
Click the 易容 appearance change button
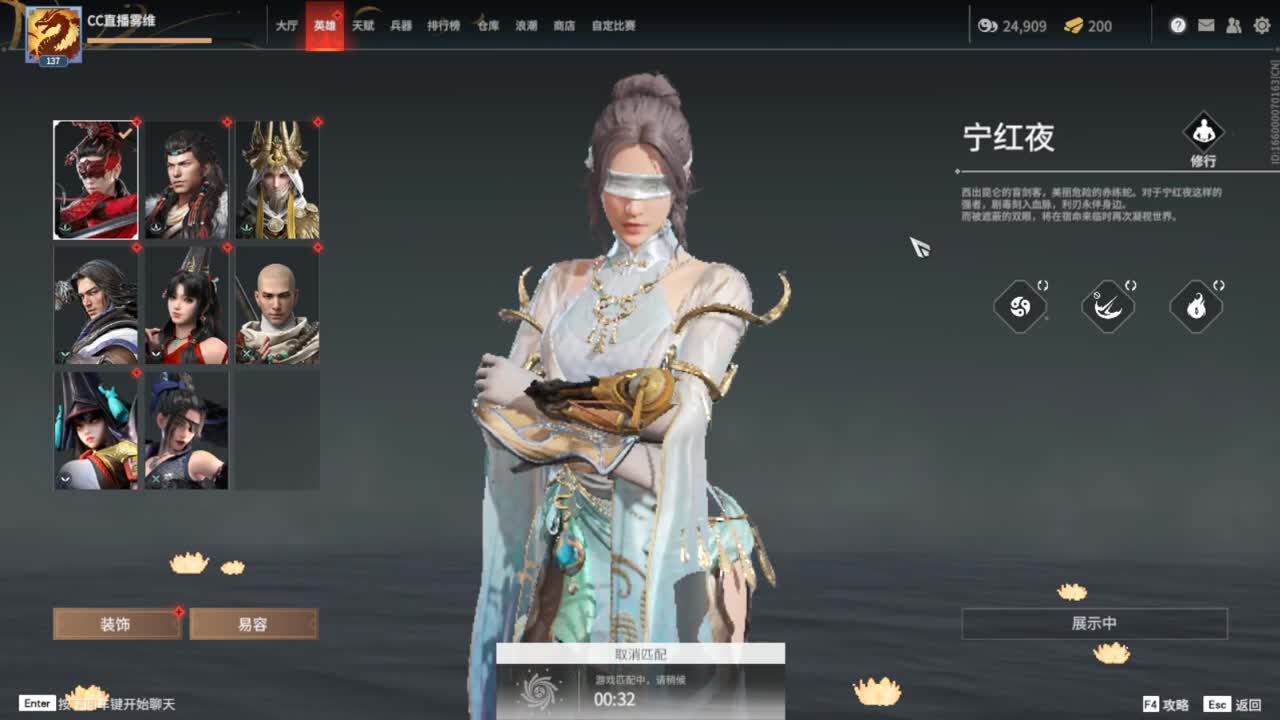(x=254, y=622)
